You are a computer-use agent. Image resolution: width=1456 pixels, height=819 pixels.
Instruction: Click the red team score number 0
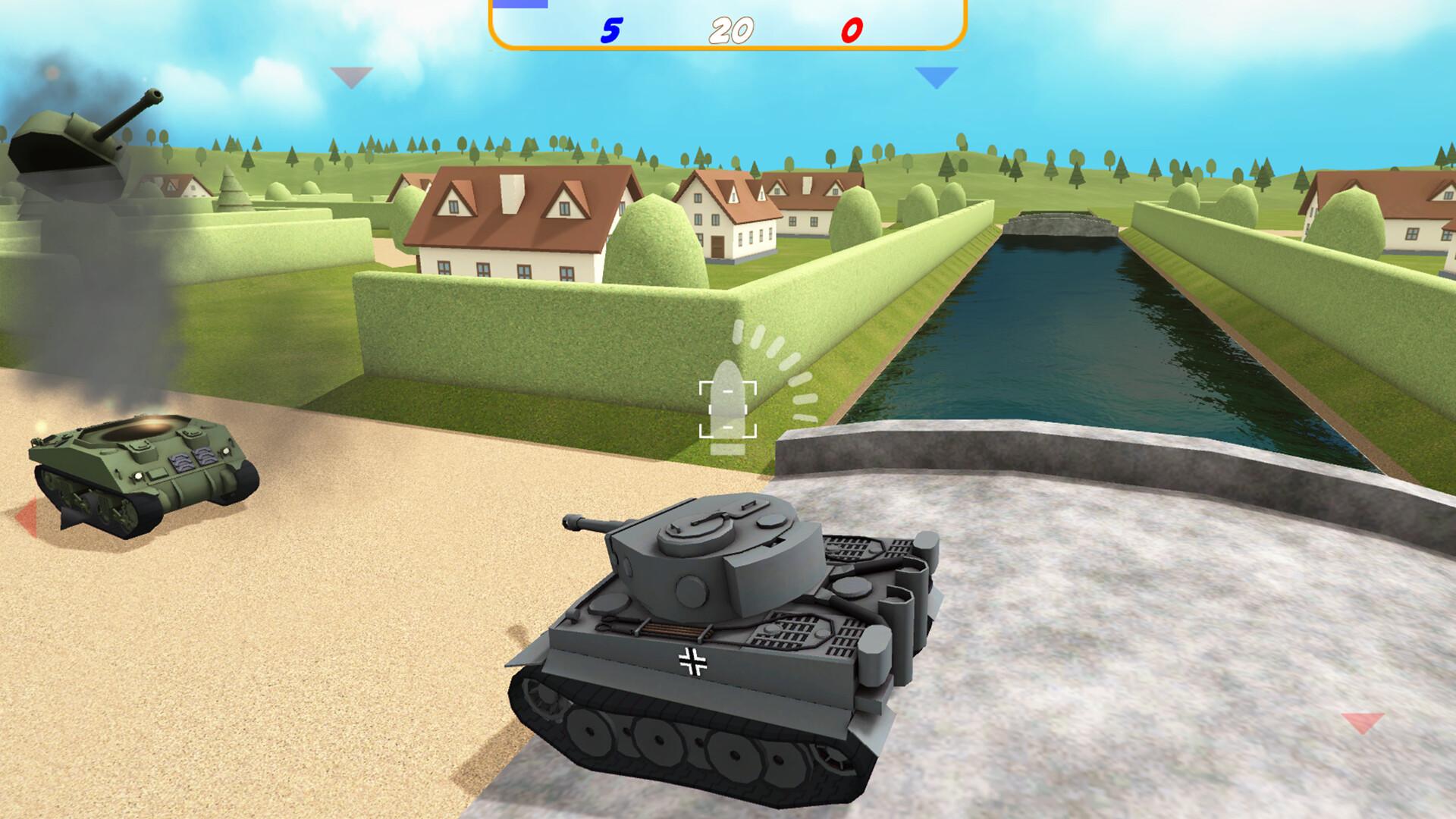[851, 30]
